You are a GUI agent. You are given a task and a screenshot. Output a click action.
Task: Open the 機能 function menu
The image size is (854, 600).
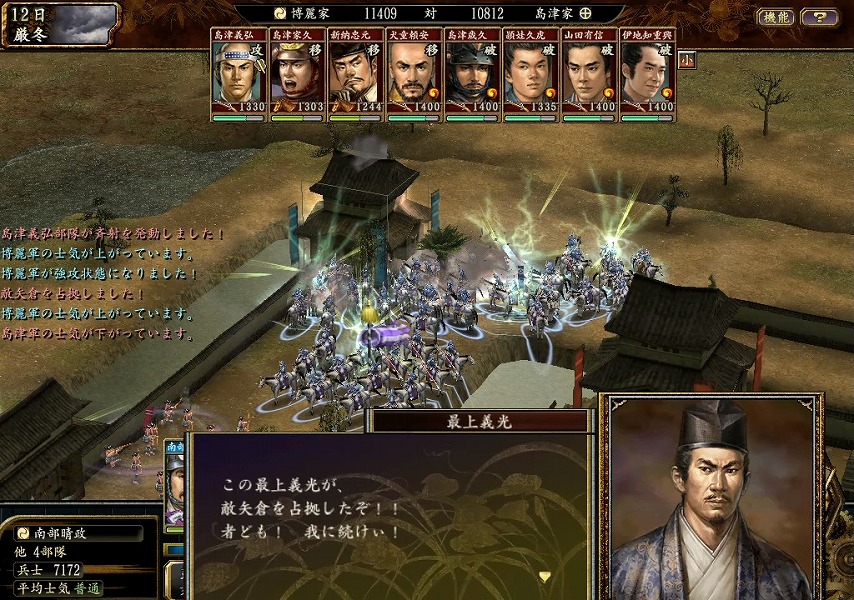pyautogui.click(x=776, y=17)
